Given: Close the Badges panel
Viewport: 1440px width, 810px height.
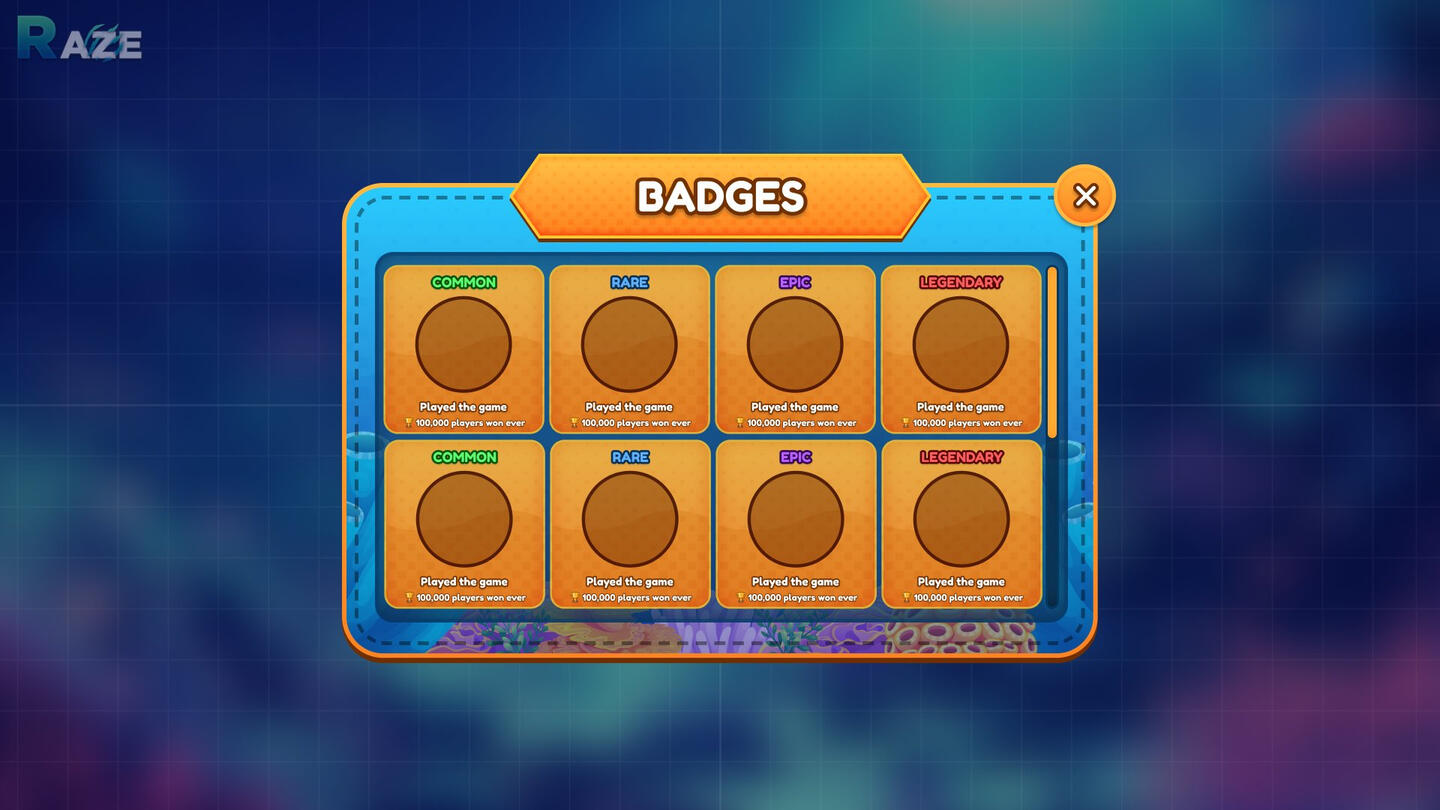Looking at the screenshot, I should pos(1085,196).
